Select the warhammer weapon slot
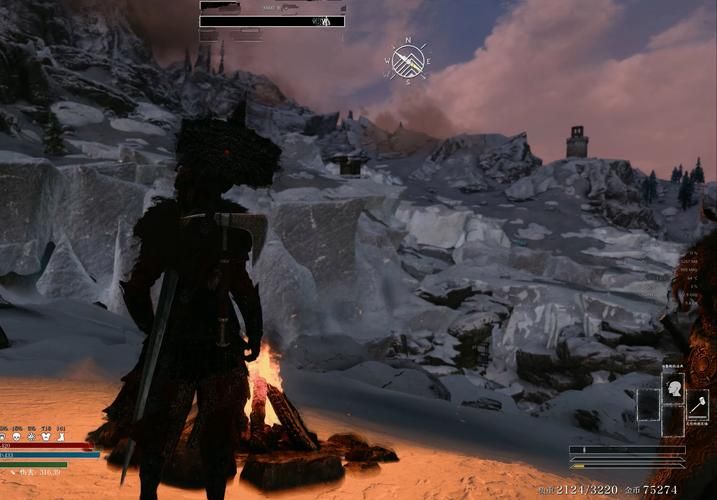This screenshot has width=717, height=500. tap(698, 404)
